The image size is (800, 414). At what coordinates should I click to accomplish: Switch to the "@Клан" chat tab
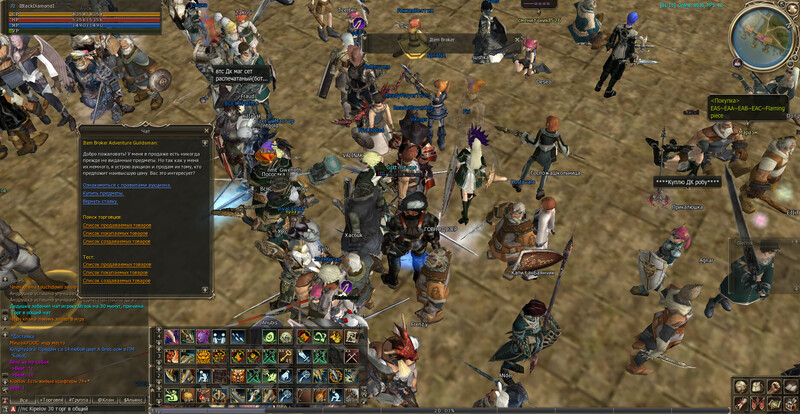pyautogui.click(x=105, y=400)
